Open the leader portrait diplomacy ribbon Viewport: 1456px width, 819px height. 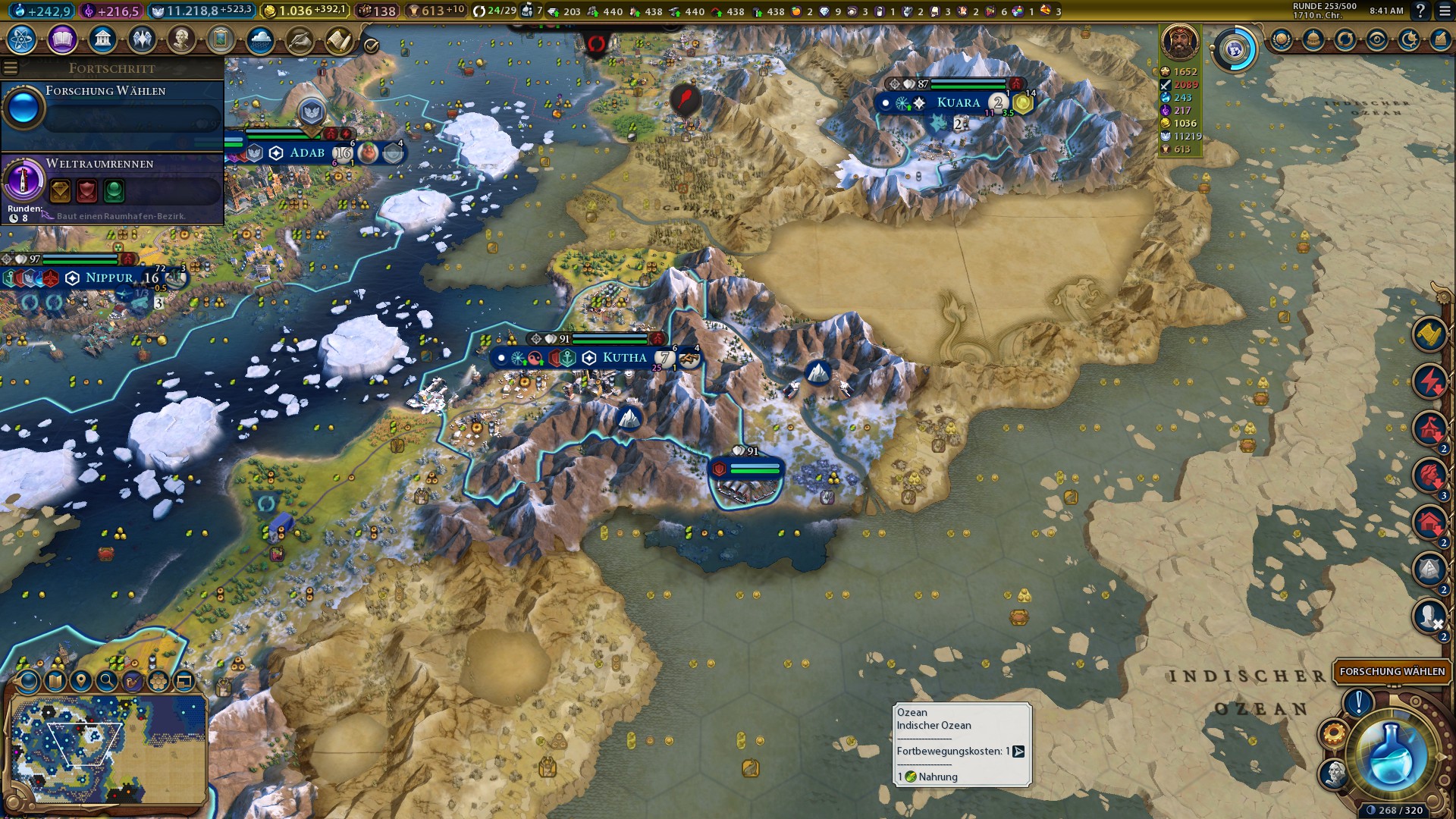(1179, 42)
